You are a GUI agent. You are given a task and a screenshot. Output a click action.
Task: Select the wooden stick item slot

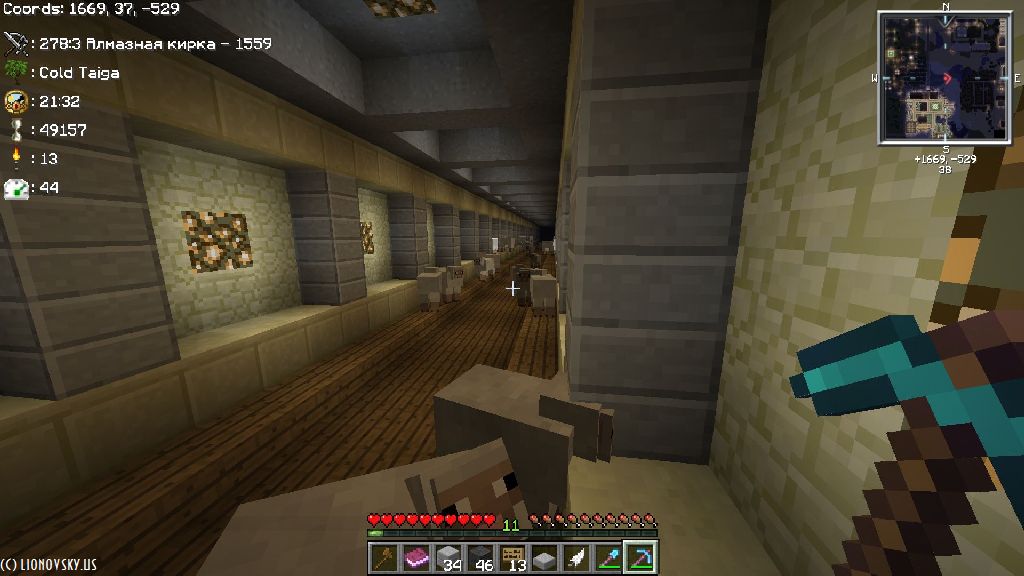point(385,557)
